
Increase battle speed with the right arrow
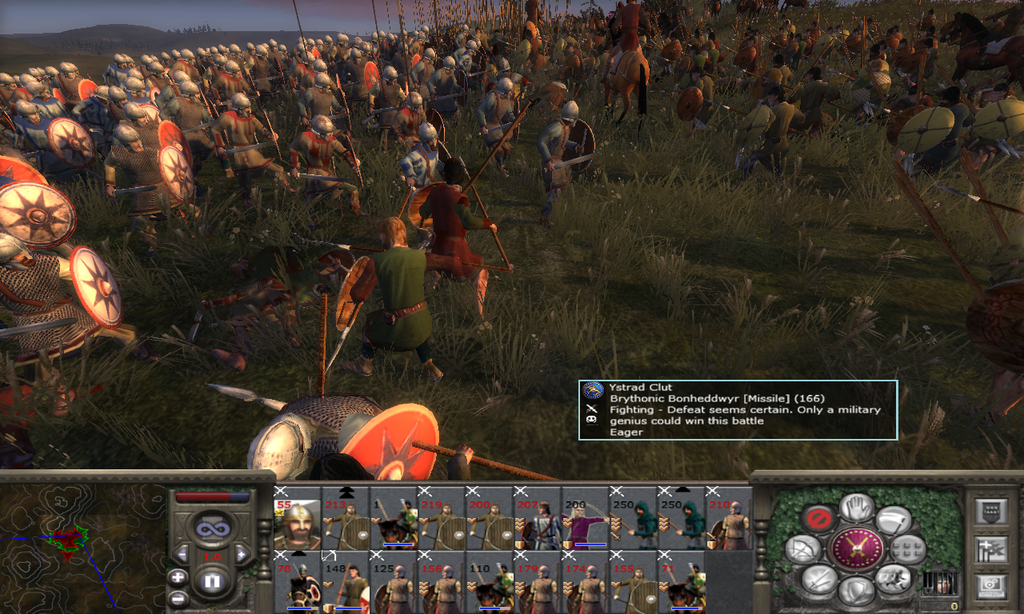240,553
